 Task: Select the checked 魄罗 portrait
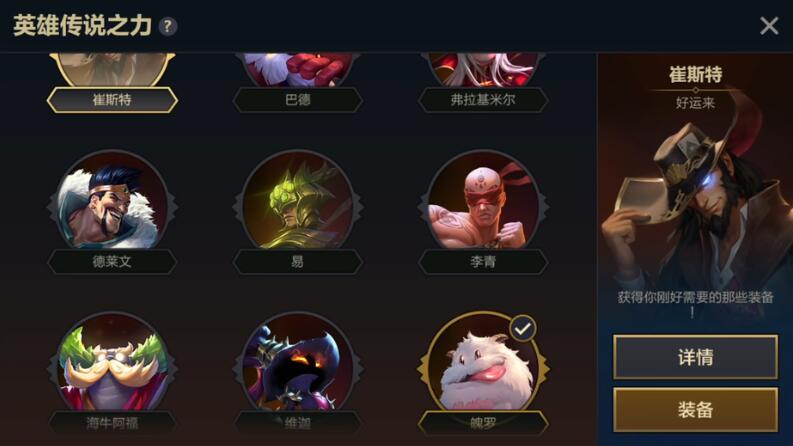[x=483, y=367]
